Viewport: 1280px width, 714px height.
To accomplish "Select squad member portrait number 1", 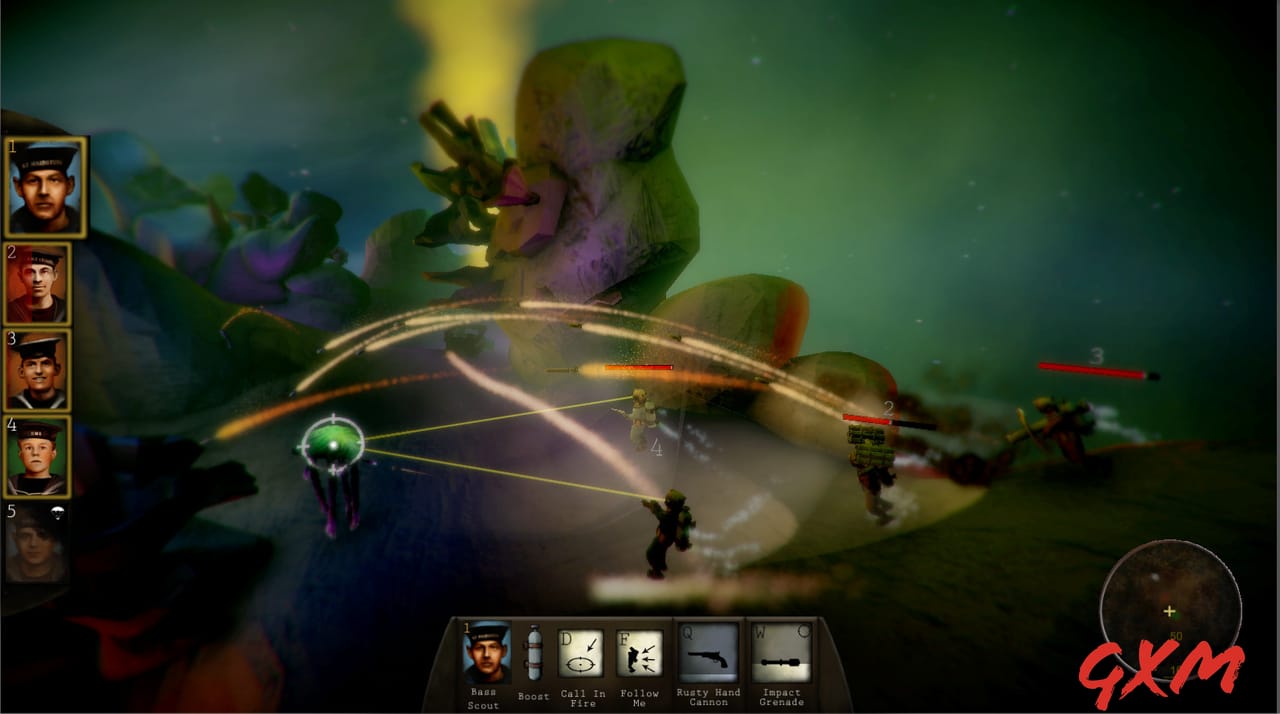I will point(45,187).
